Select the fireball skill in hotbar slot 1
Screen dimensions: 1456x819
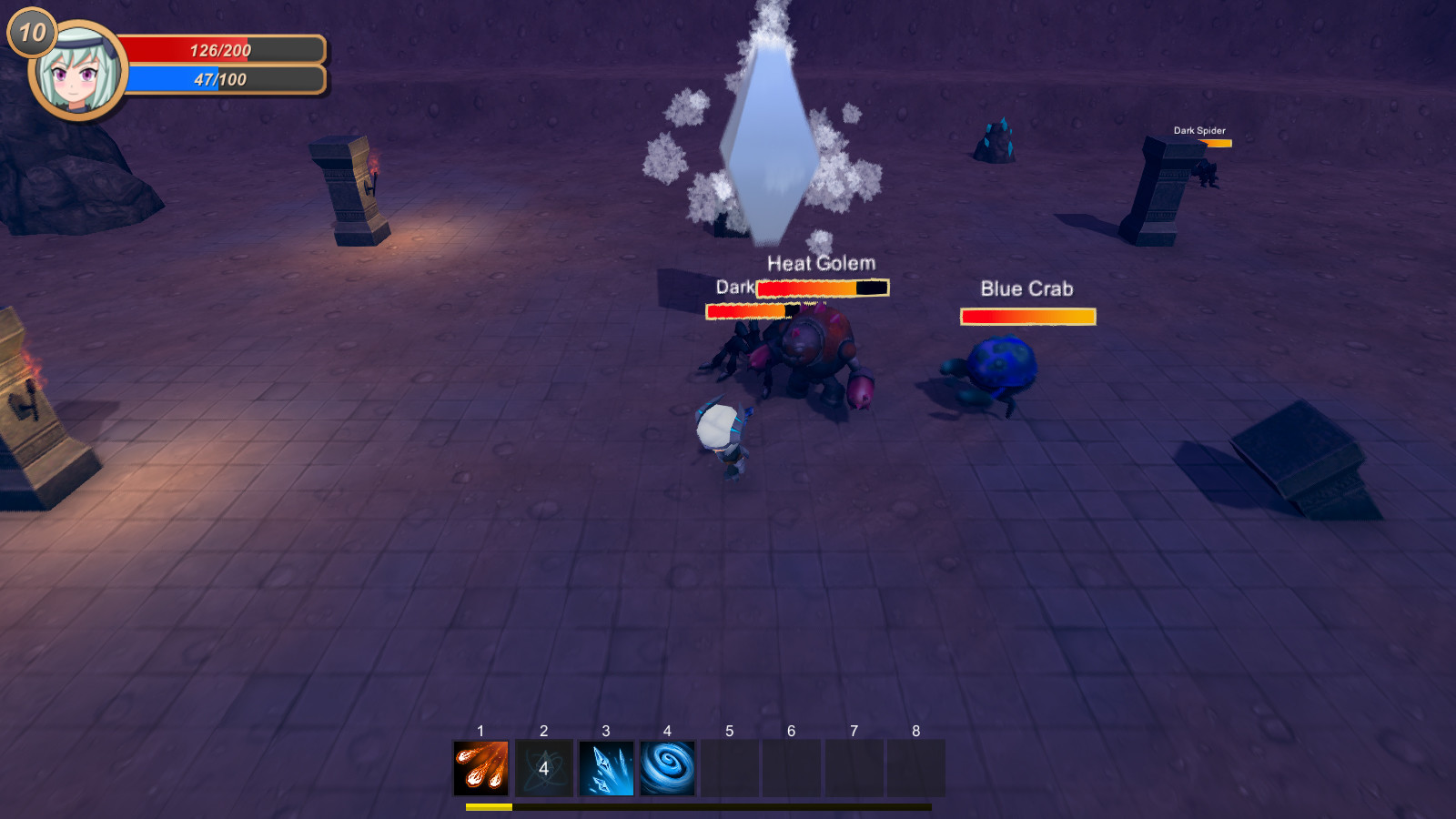click(480, 767)
